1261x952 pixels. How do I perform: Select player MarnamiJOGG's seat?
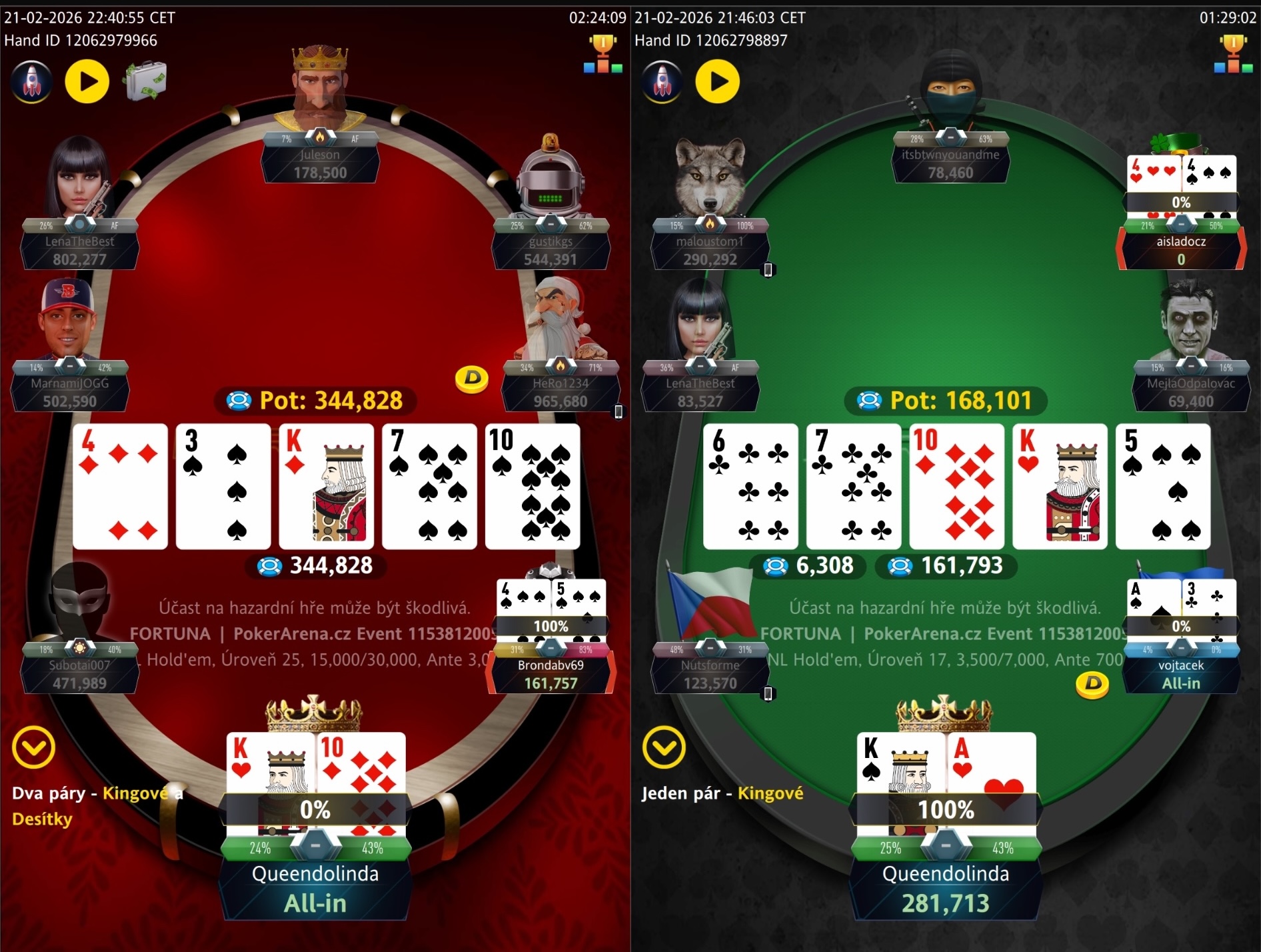pyautogui.click(x=69, y=392)
